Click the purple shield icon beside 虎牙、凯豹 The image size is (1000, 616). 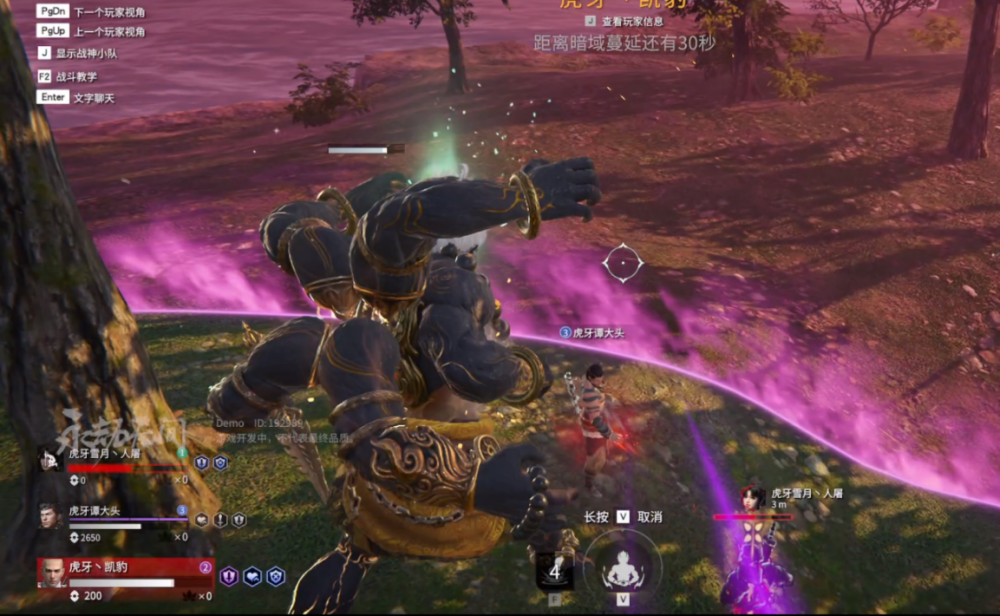click(229, 576)
